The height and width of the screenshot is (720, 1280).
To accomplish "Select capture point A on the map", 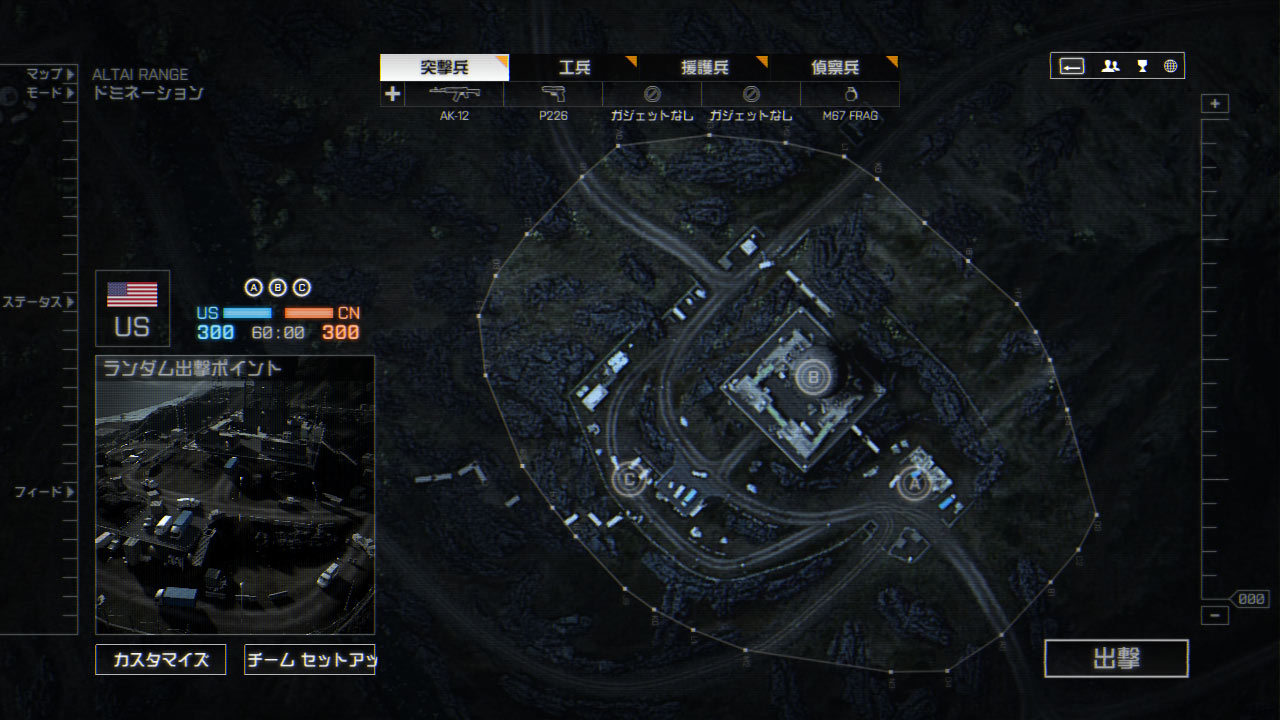I will pos(912,484).
